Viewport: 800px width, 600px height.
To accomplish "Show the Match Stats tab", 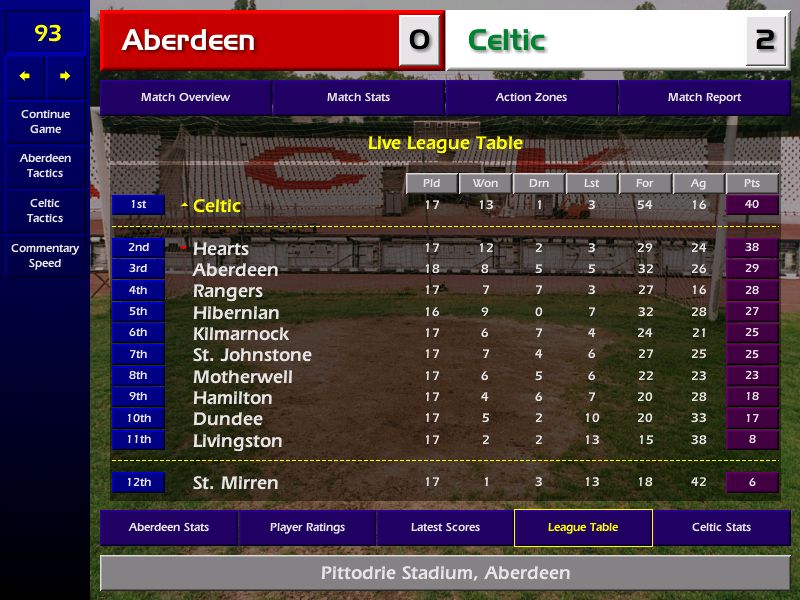I will click(358, 97).
